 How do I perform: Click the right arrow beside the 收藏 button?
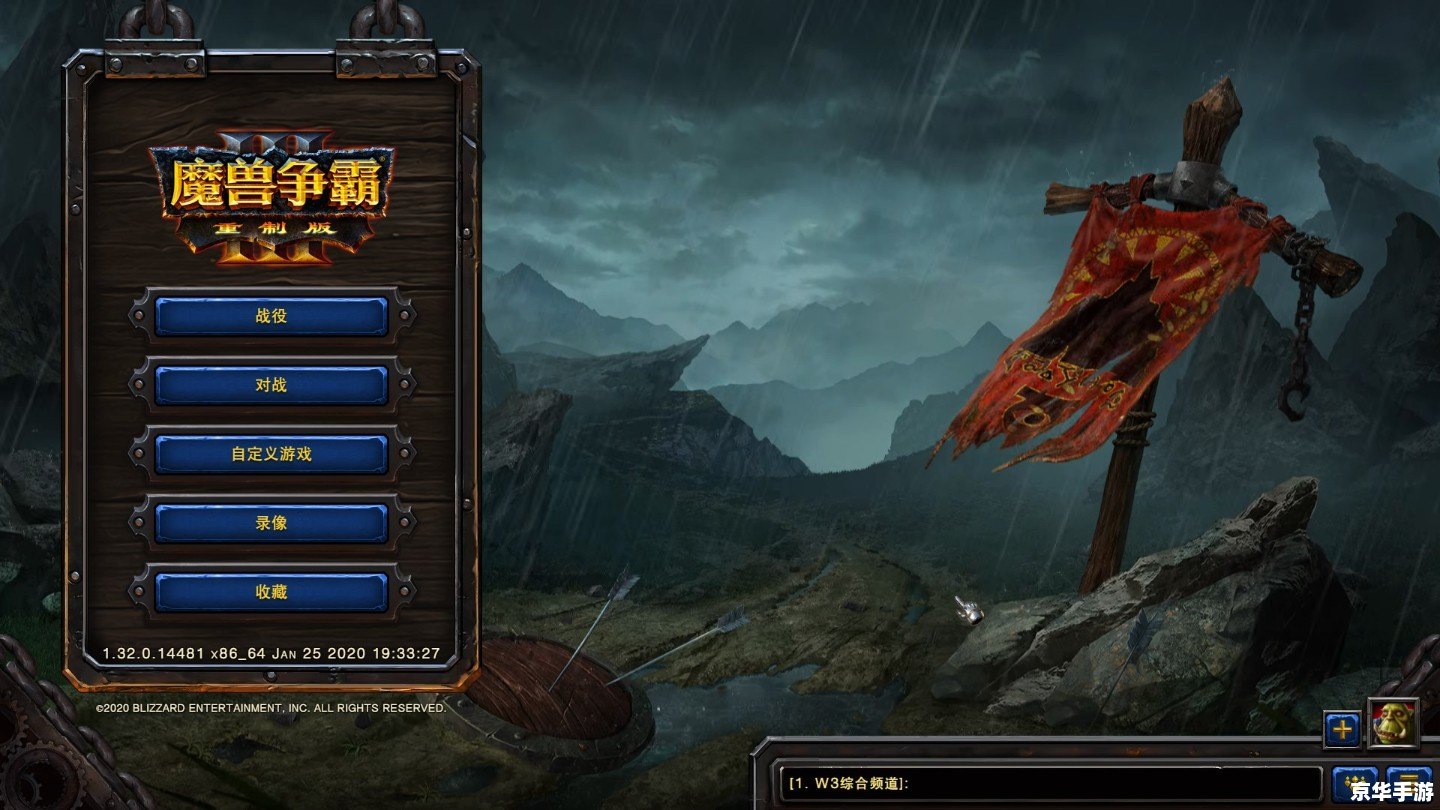[404, 591]
